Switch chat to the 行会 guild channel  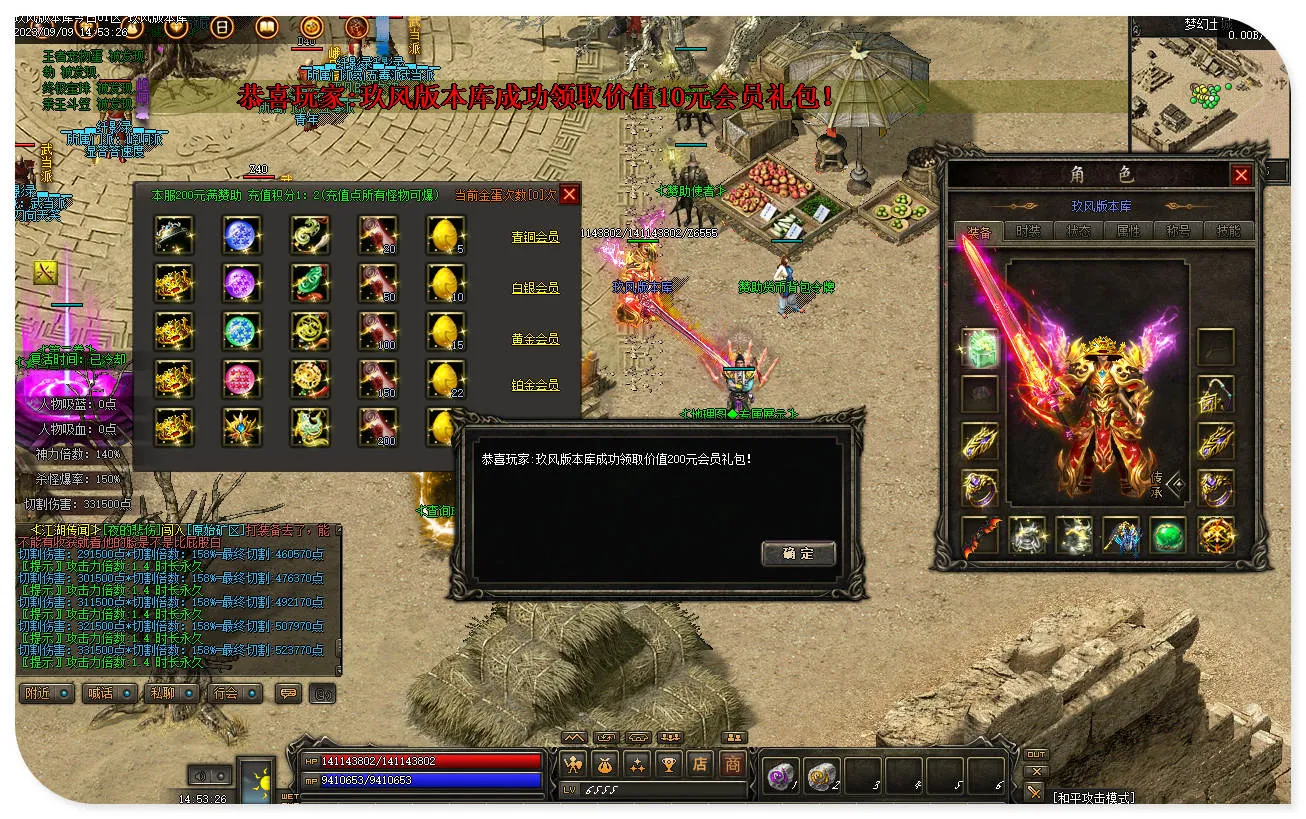coord(227,693)
